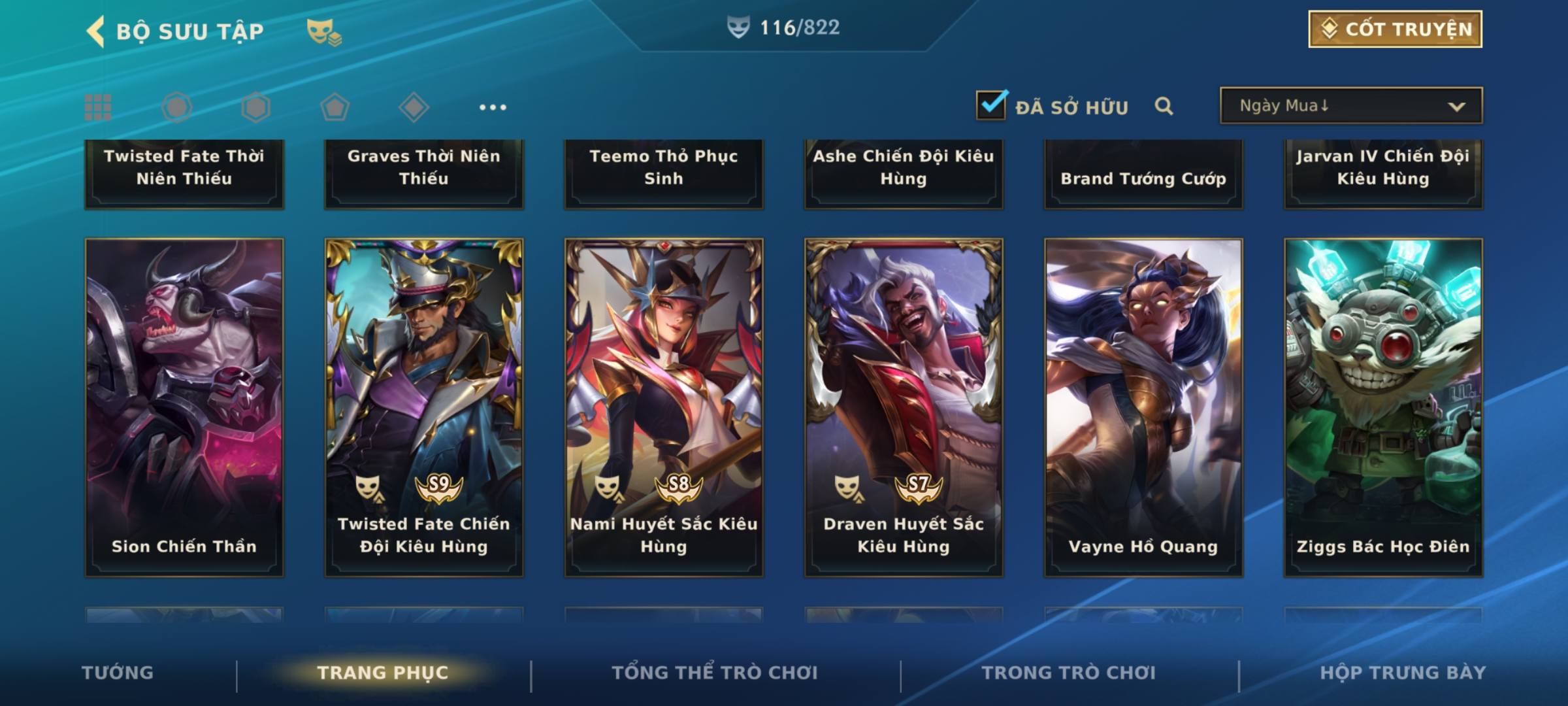The image size is (1568, 706).
Task: Toggle the Đã Sở Hữu checkbox
Action: [x=991, y=105]
